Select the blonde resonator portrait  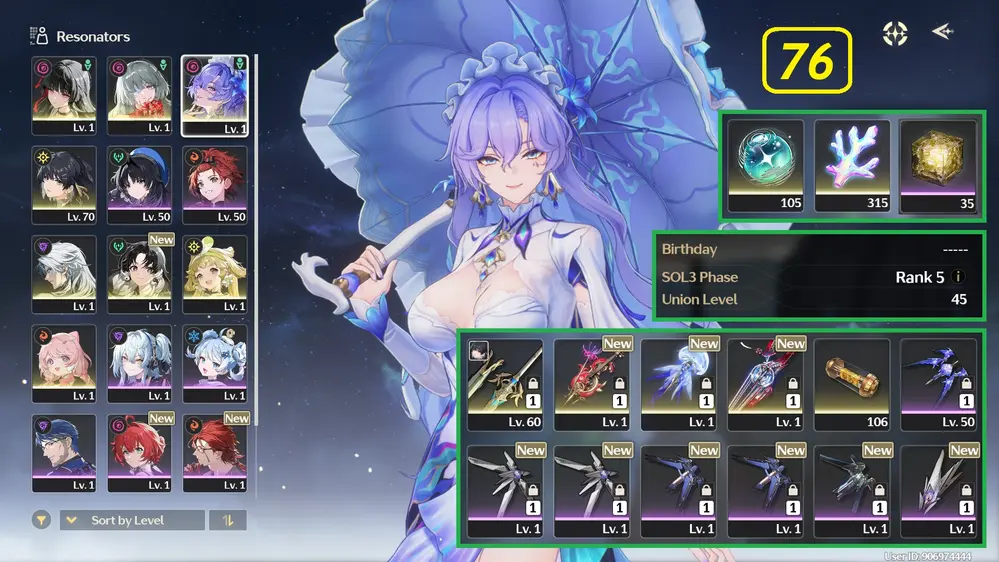click(214, 274)
